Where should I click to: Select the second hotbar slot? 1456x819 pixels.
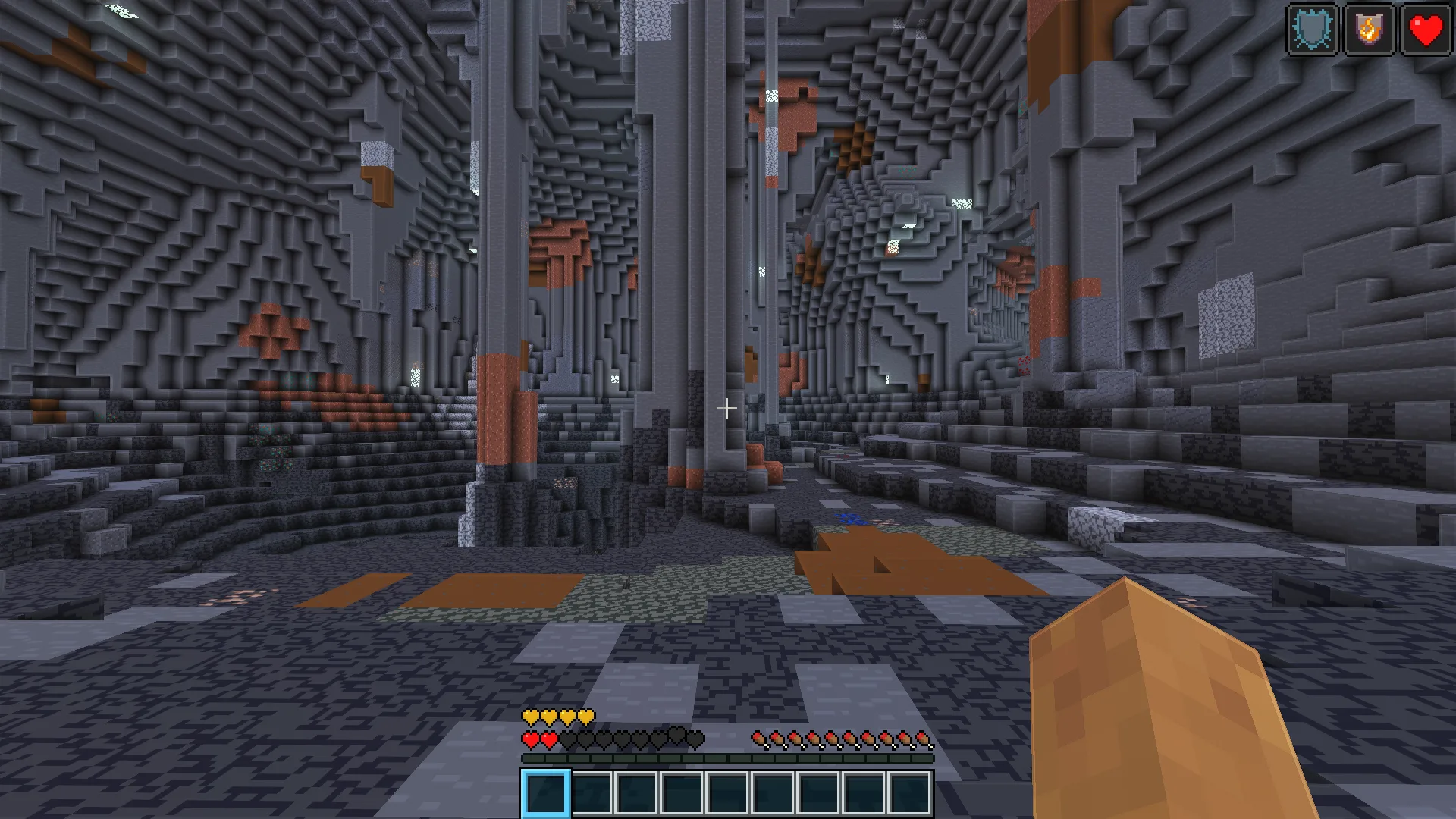pyautogui.click(x=591, y=792)
